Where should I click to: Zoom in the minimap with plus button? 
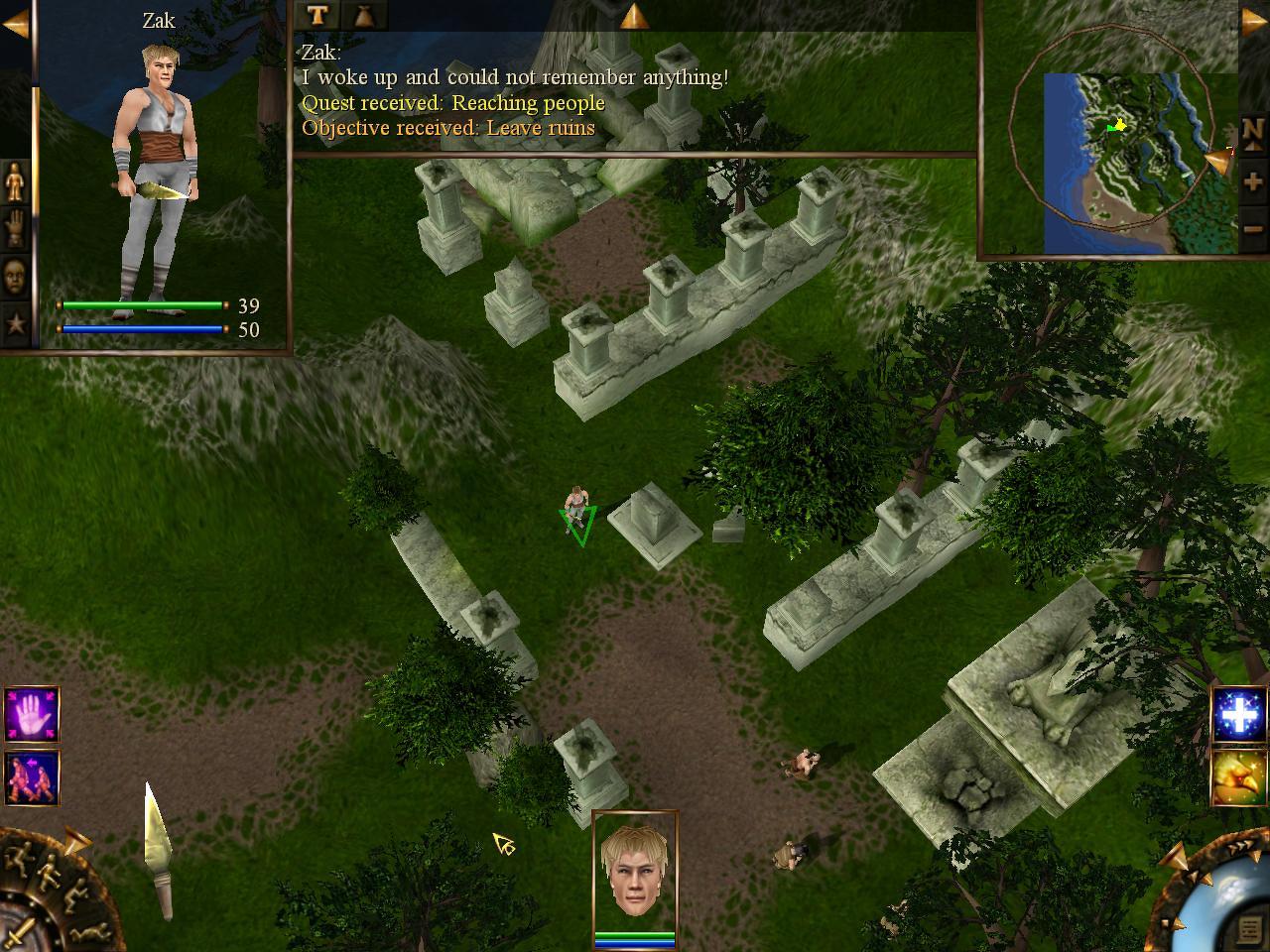pyautogui.click(x=1252, y=181)
